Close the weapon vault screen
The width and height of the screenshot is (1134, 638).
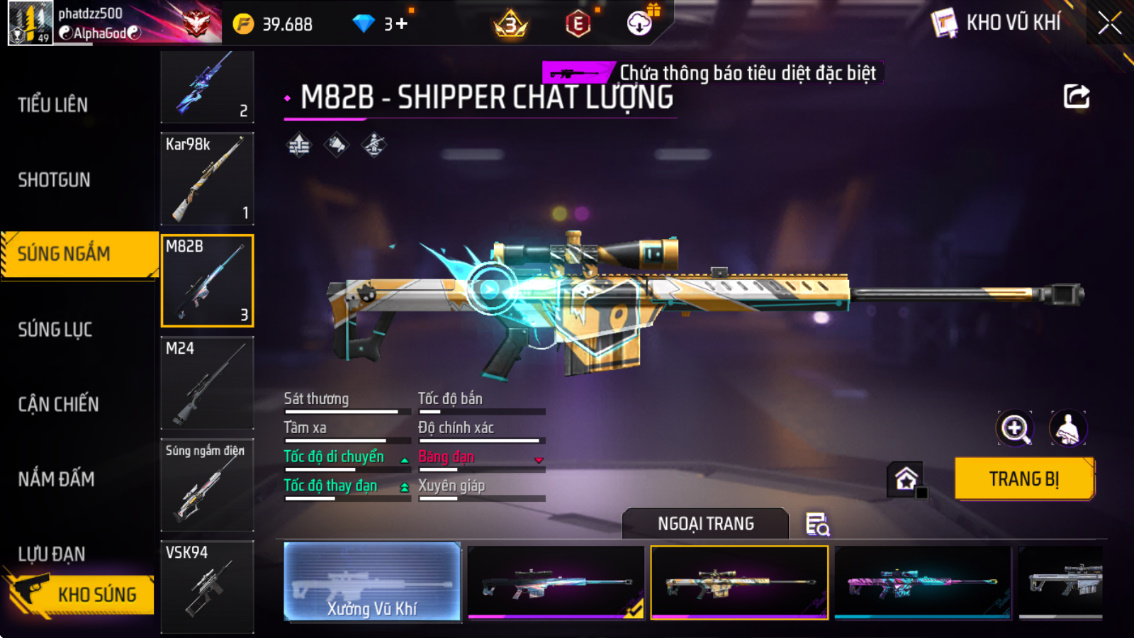[x=1109, y=23]
